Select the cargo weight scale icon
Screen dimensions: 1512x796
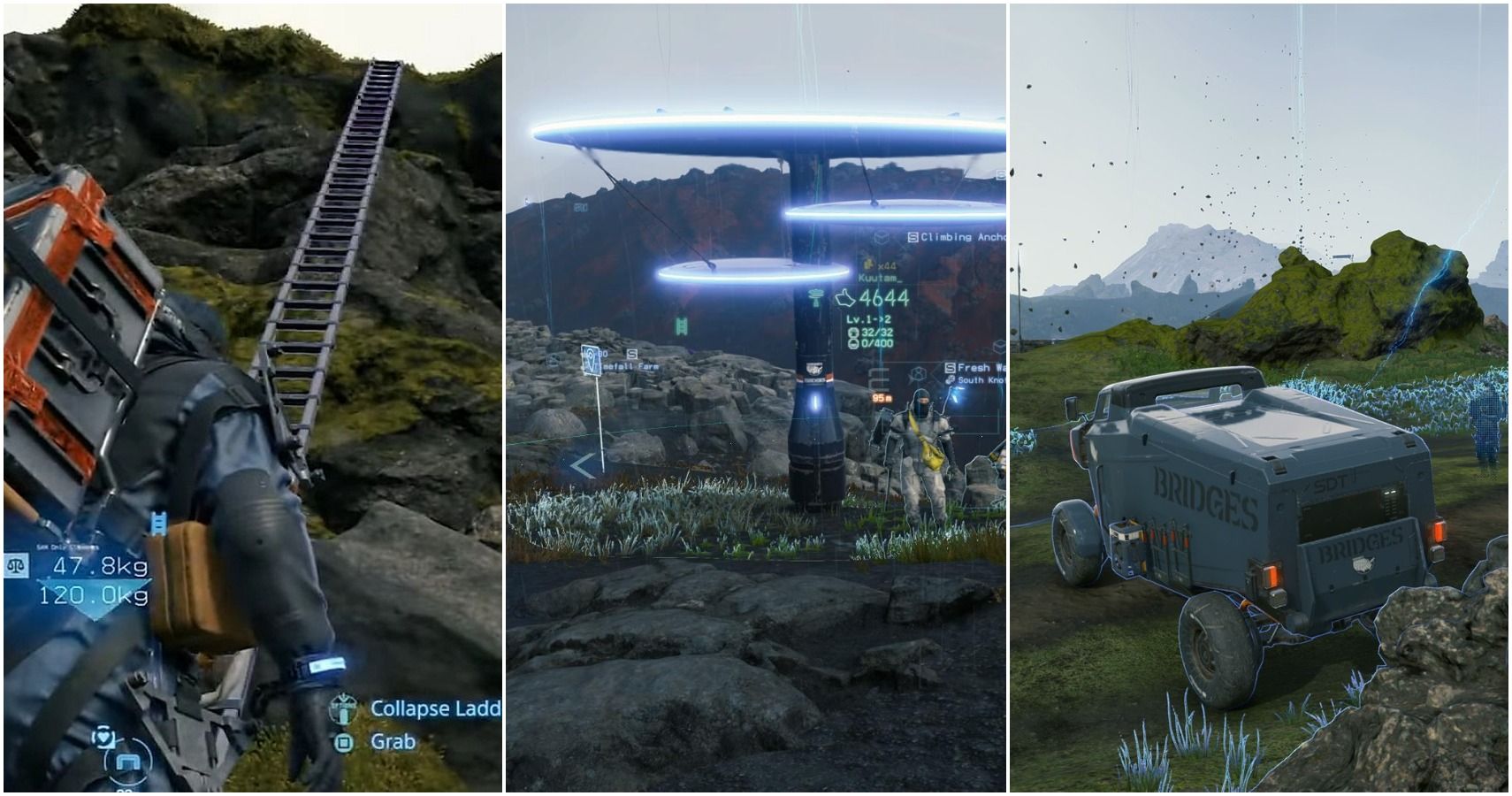[x=17, y=567]
